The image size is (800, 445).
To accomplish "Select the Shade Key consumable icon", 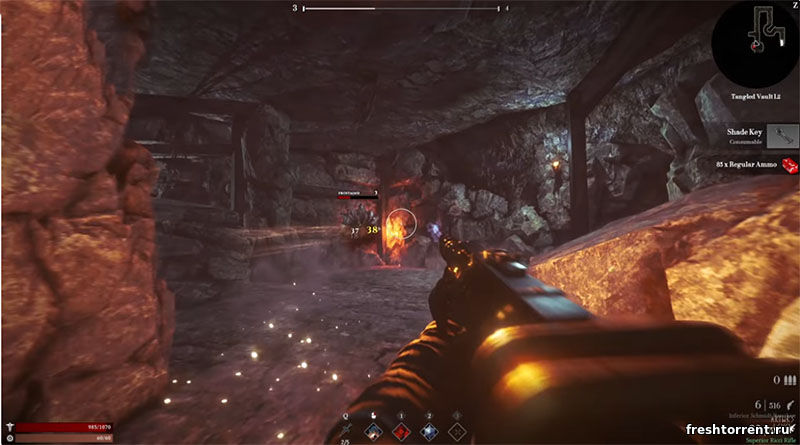I will (x=780, y=135).
